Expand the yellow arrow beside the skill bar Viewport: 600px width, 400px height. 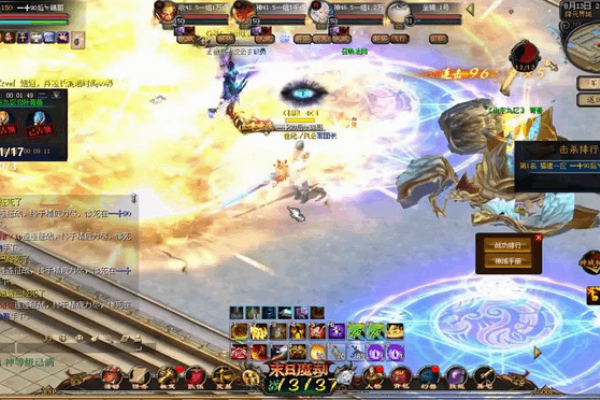(x=536, y=352)
